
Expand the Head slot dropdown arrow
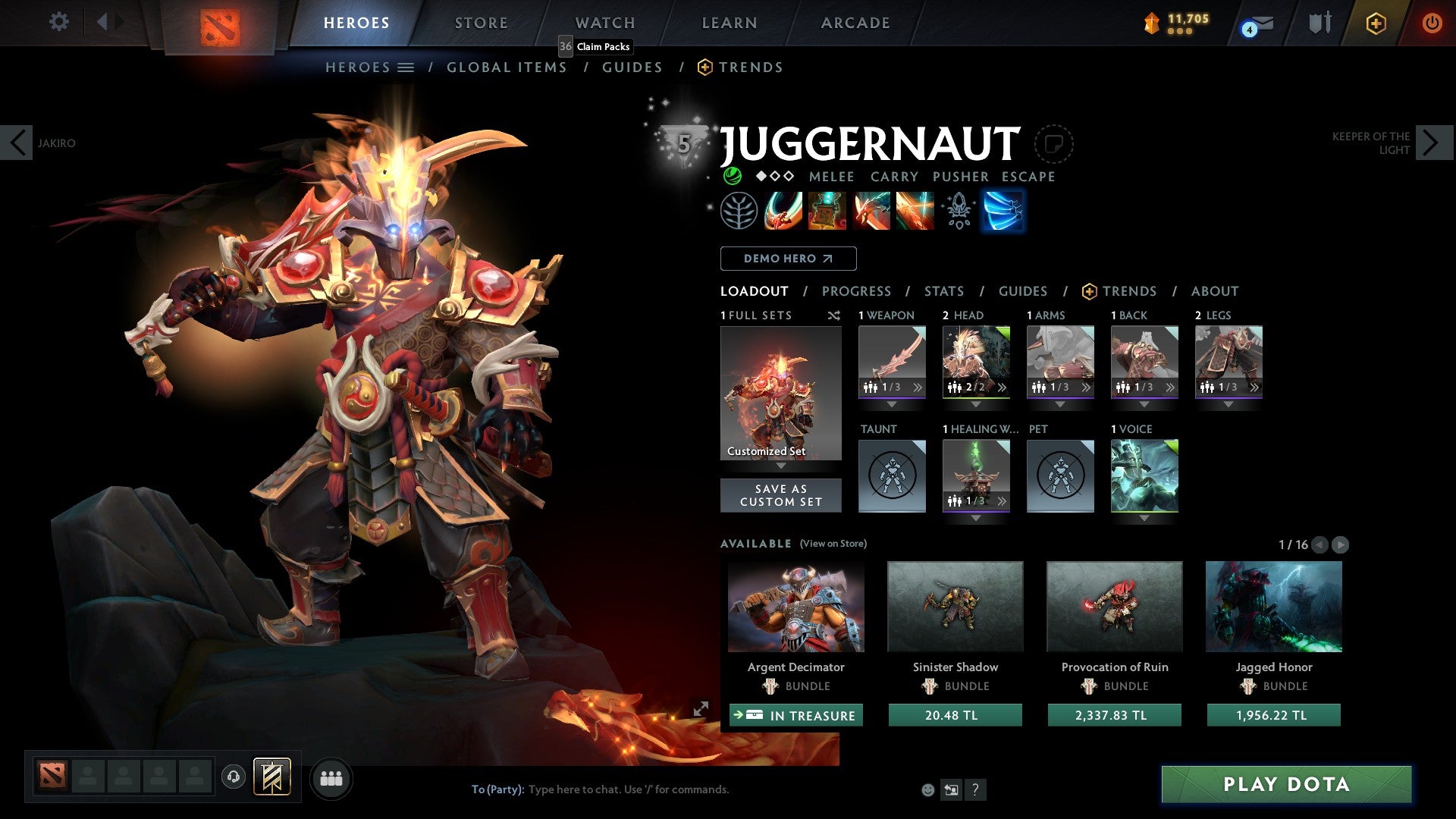[x=977, y=404]
